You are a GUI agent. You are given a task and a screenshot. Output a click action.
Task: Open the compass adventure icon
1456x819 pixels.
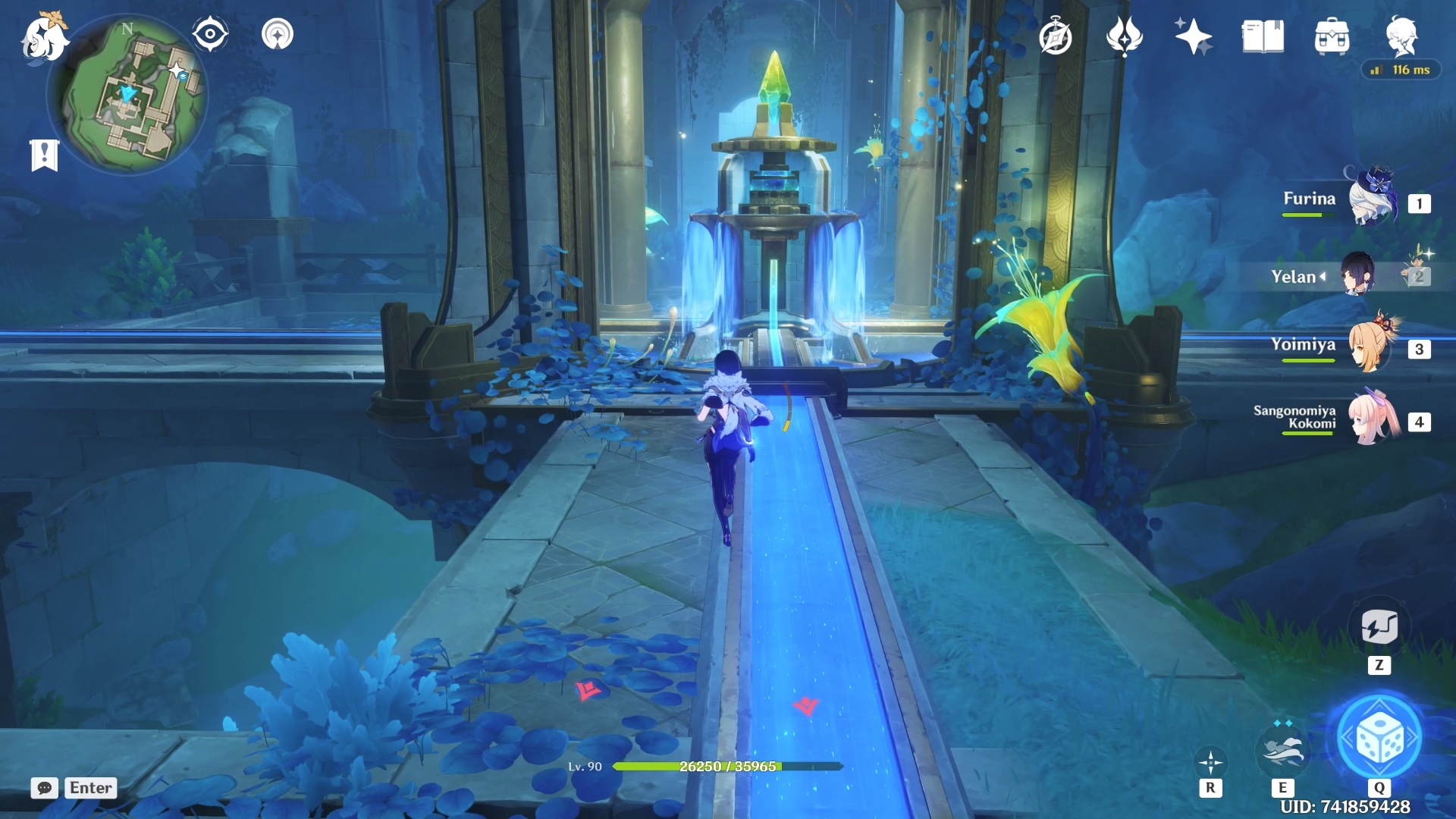[x=1056, y=37]
